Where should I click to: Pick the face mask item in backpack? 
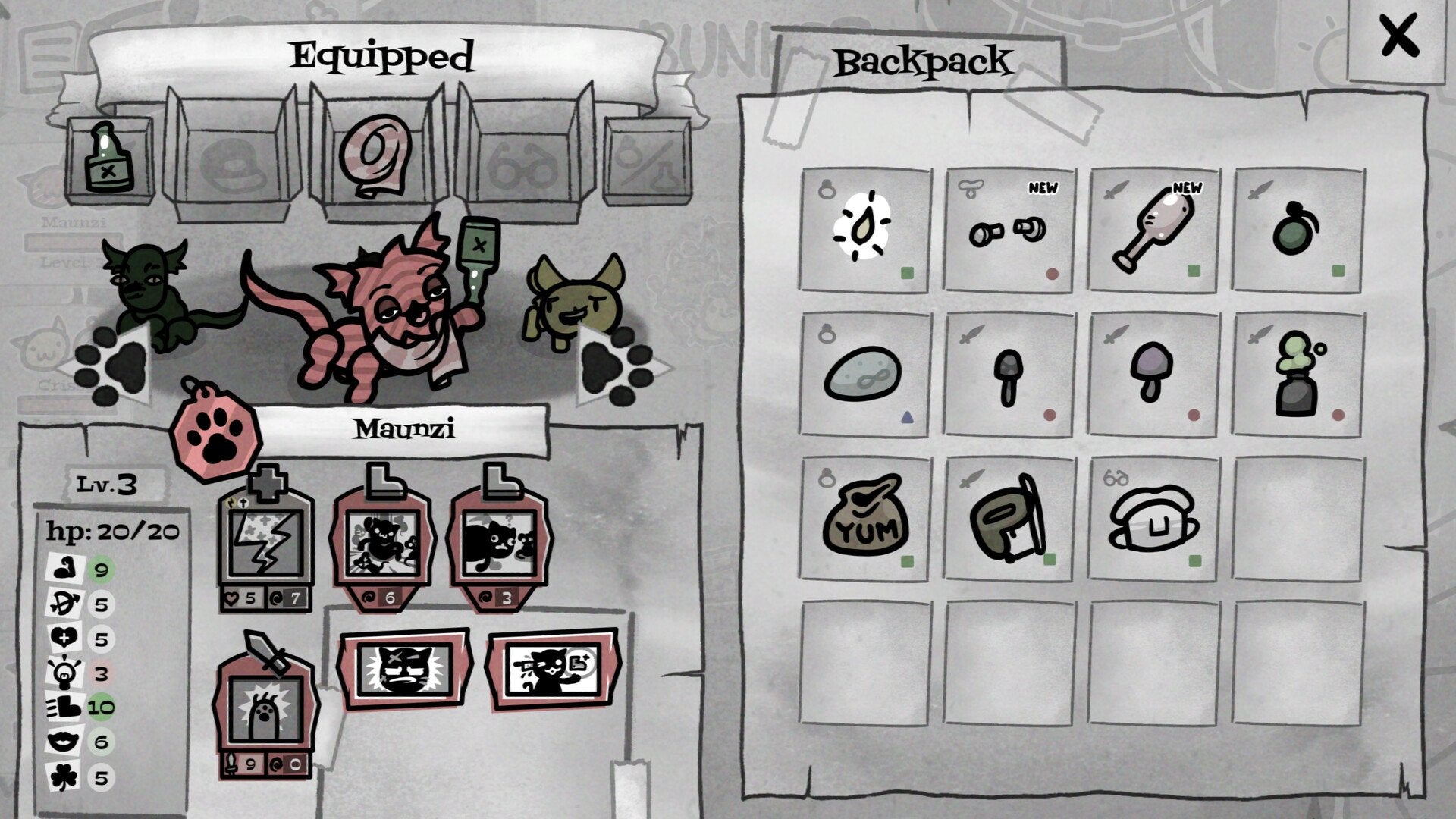pyautogui.click(x=1152, y=518)
